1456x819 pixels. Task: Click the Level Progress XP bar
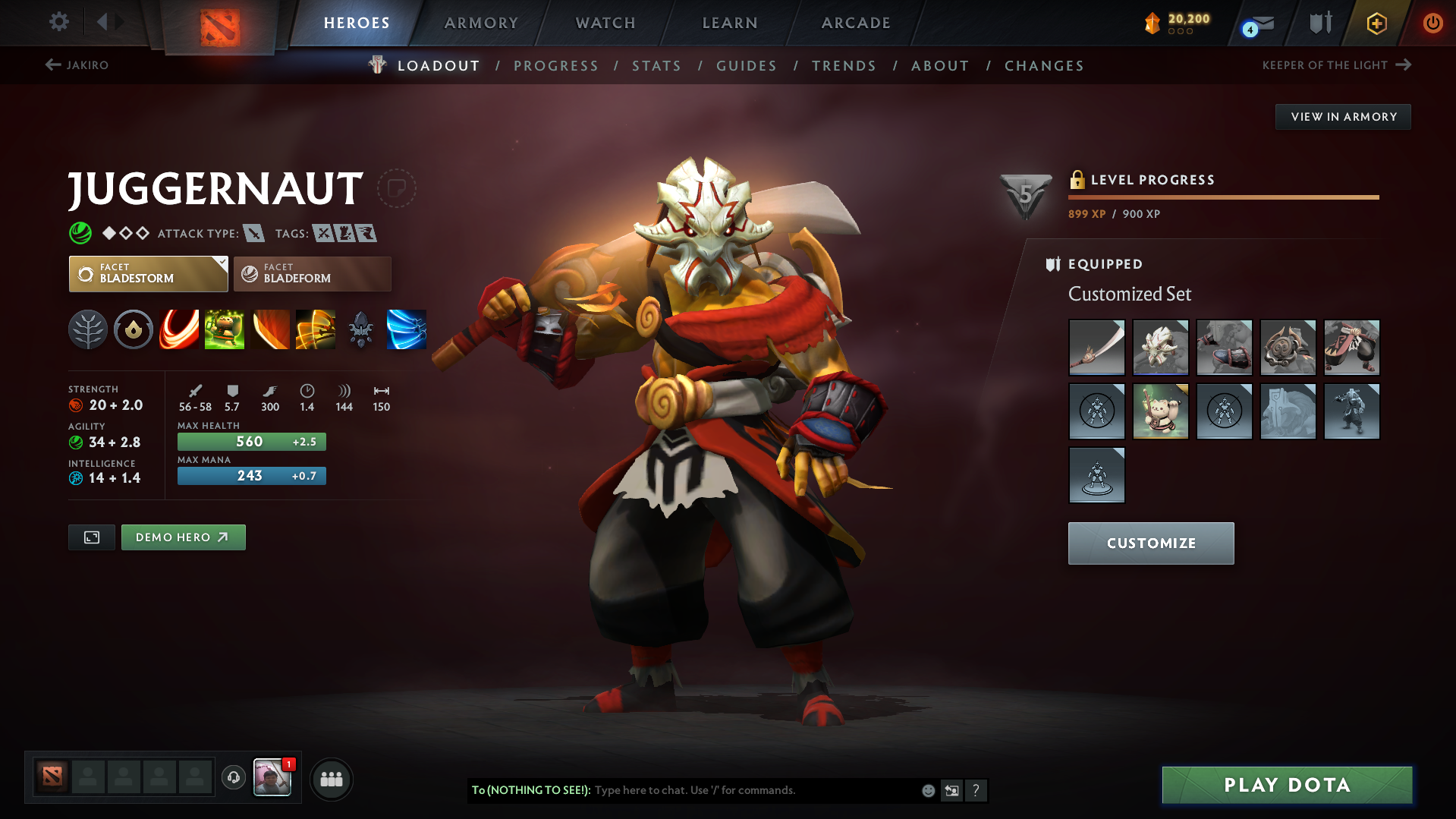(x=1222, y=197)
